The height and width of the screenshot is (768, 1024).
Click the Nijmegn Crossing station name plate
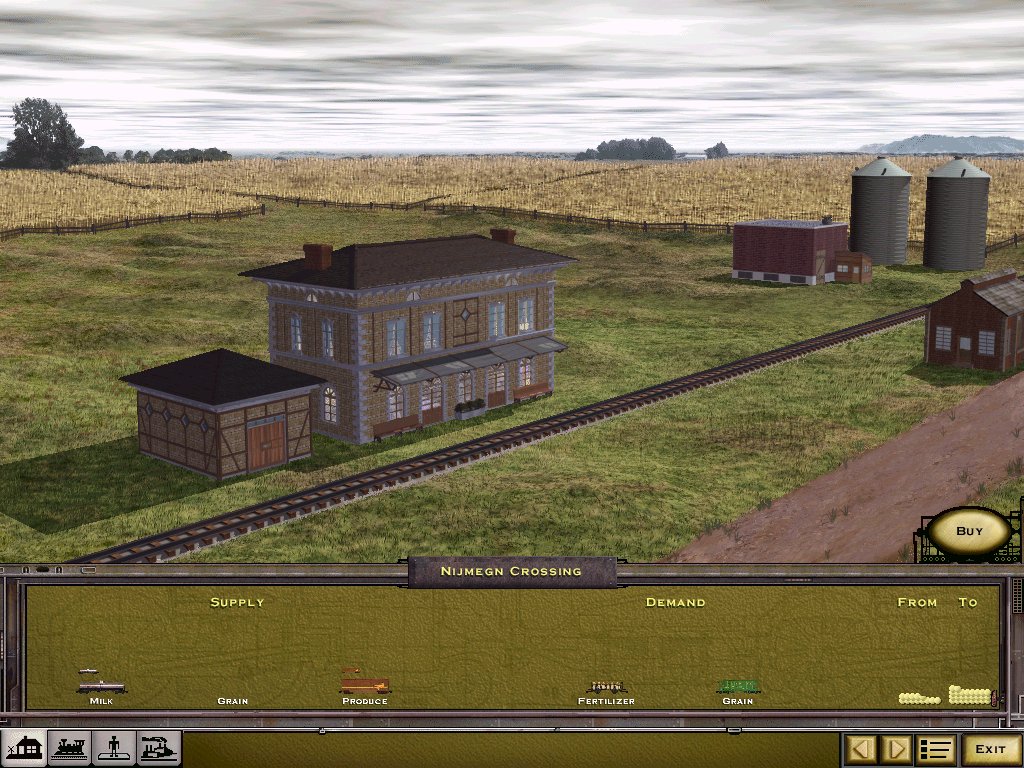(x=511, y=571)
